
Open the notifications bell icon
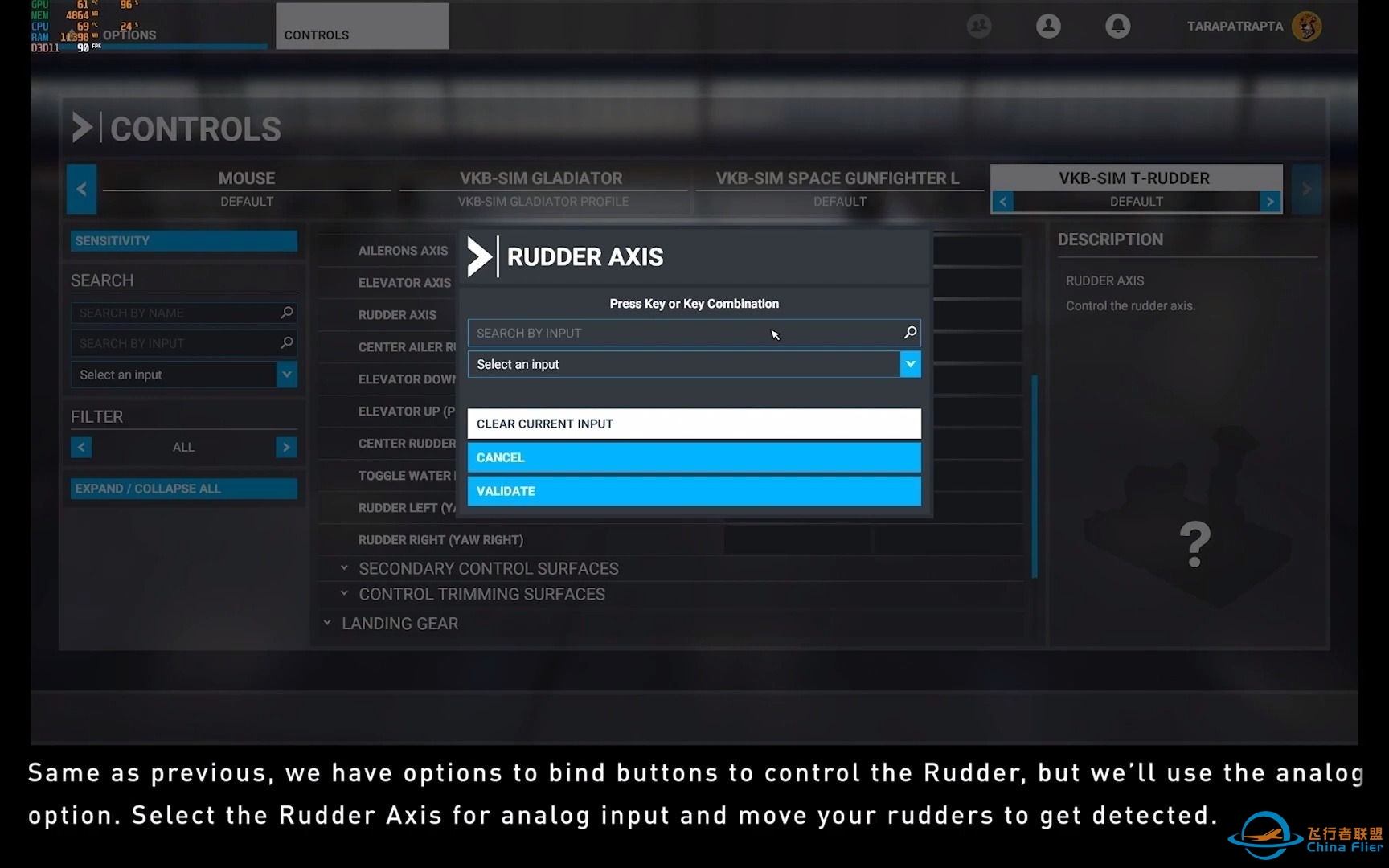tap(1117, 27)
